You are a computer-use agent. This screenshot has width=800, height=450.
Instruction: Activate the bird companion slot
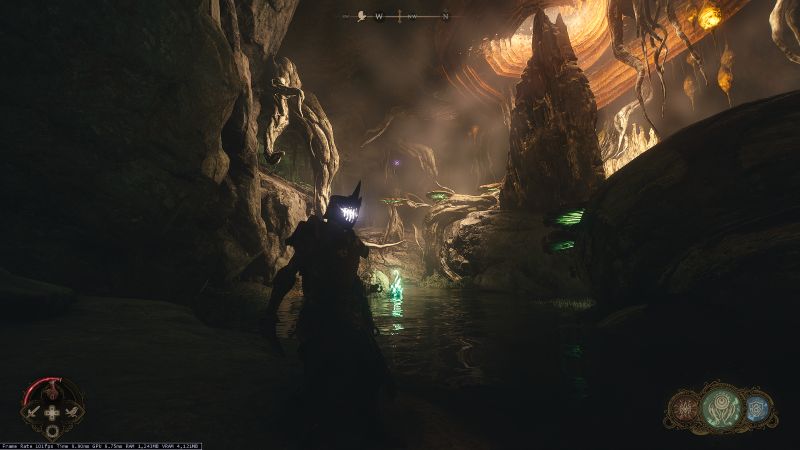click(71, 411)
